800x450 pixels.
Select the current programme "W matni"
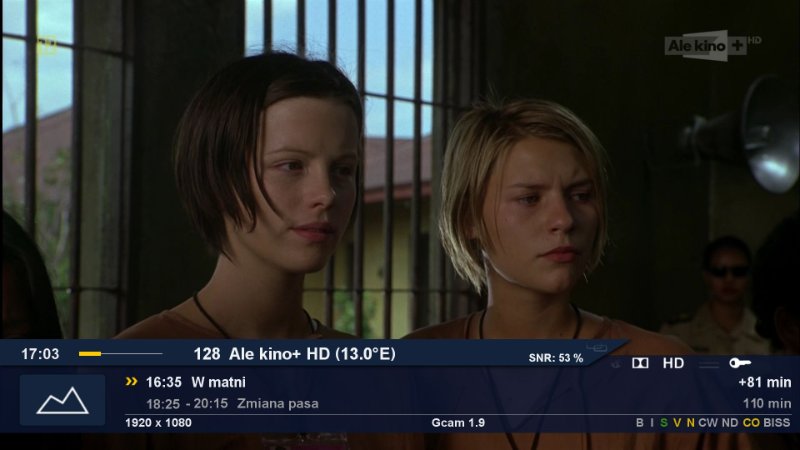219,382
